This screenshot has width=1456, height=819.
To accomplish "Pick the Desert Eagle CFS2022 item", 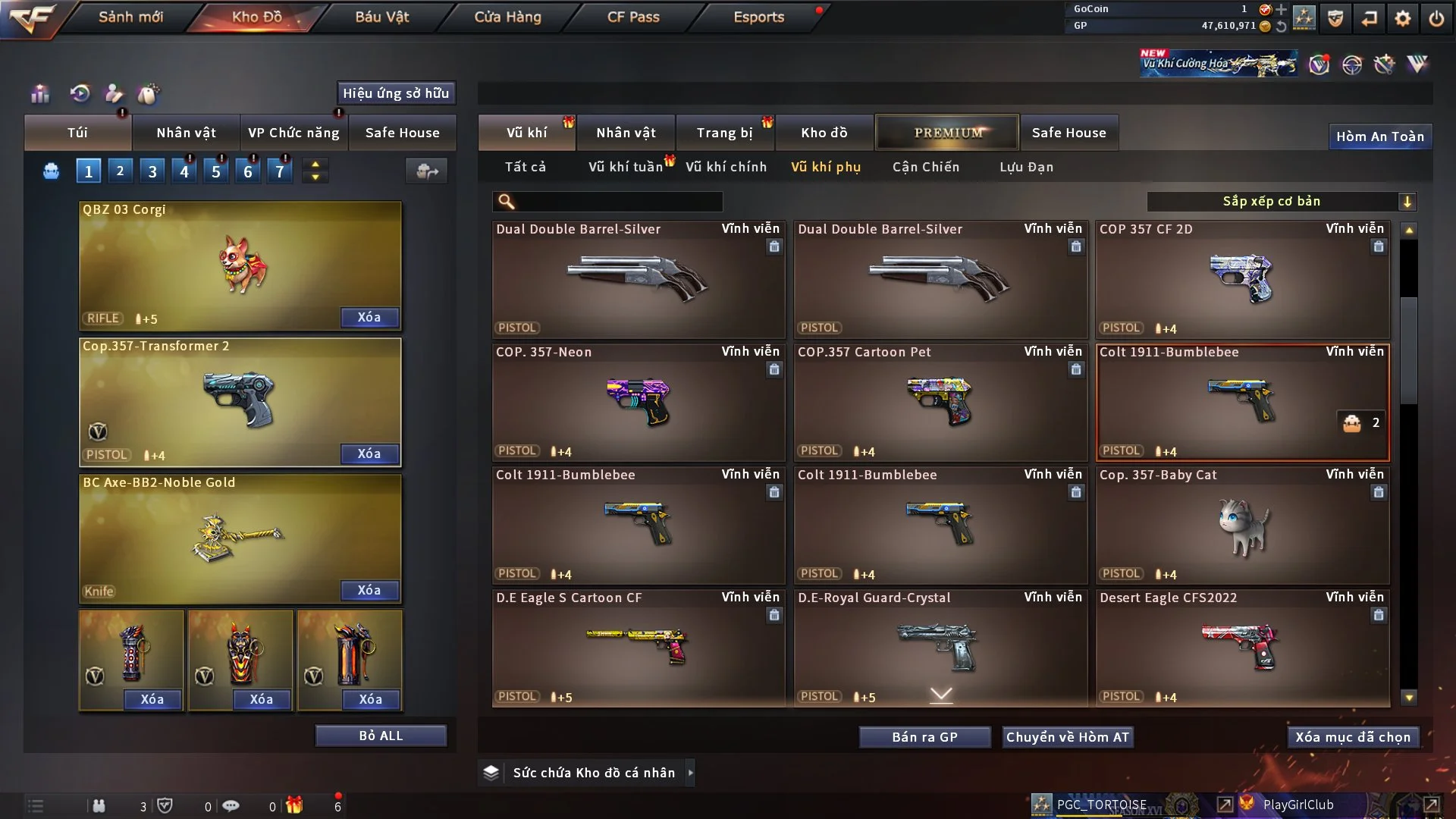I will [1242, 648].
